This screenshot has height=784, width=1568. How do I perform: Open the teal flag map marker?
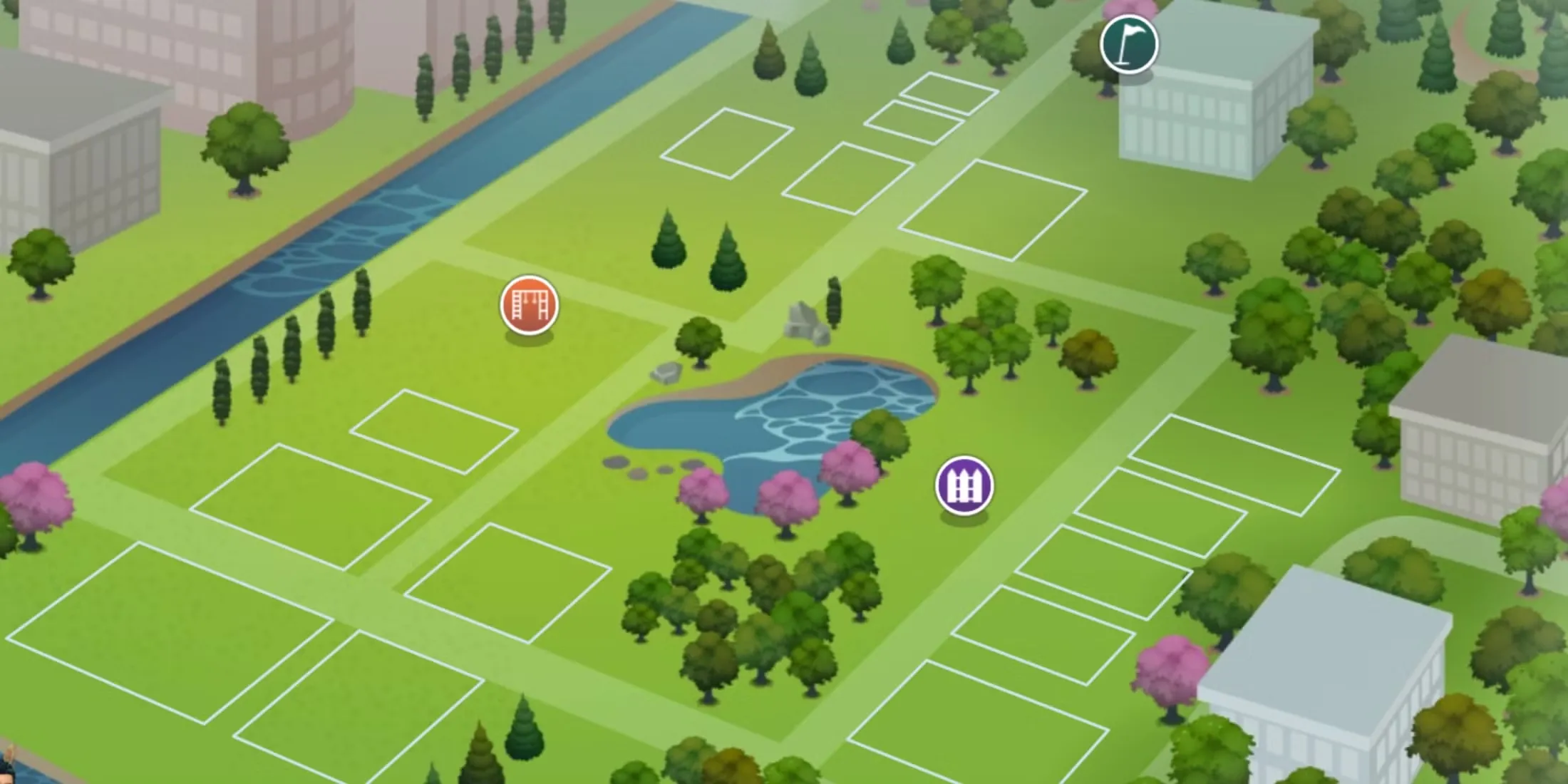1128,44
